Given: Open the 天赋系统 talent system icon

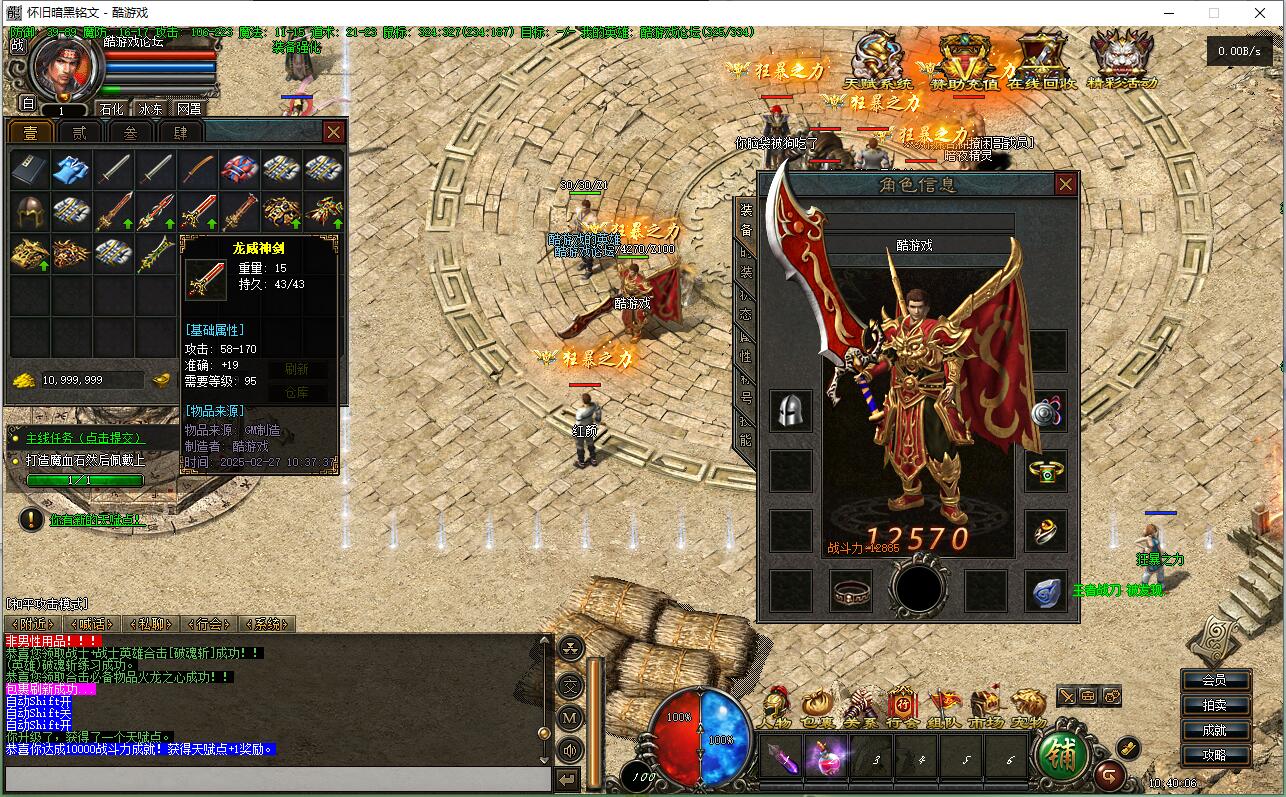Looking at the screenshot, I should (x=878, y=62).
